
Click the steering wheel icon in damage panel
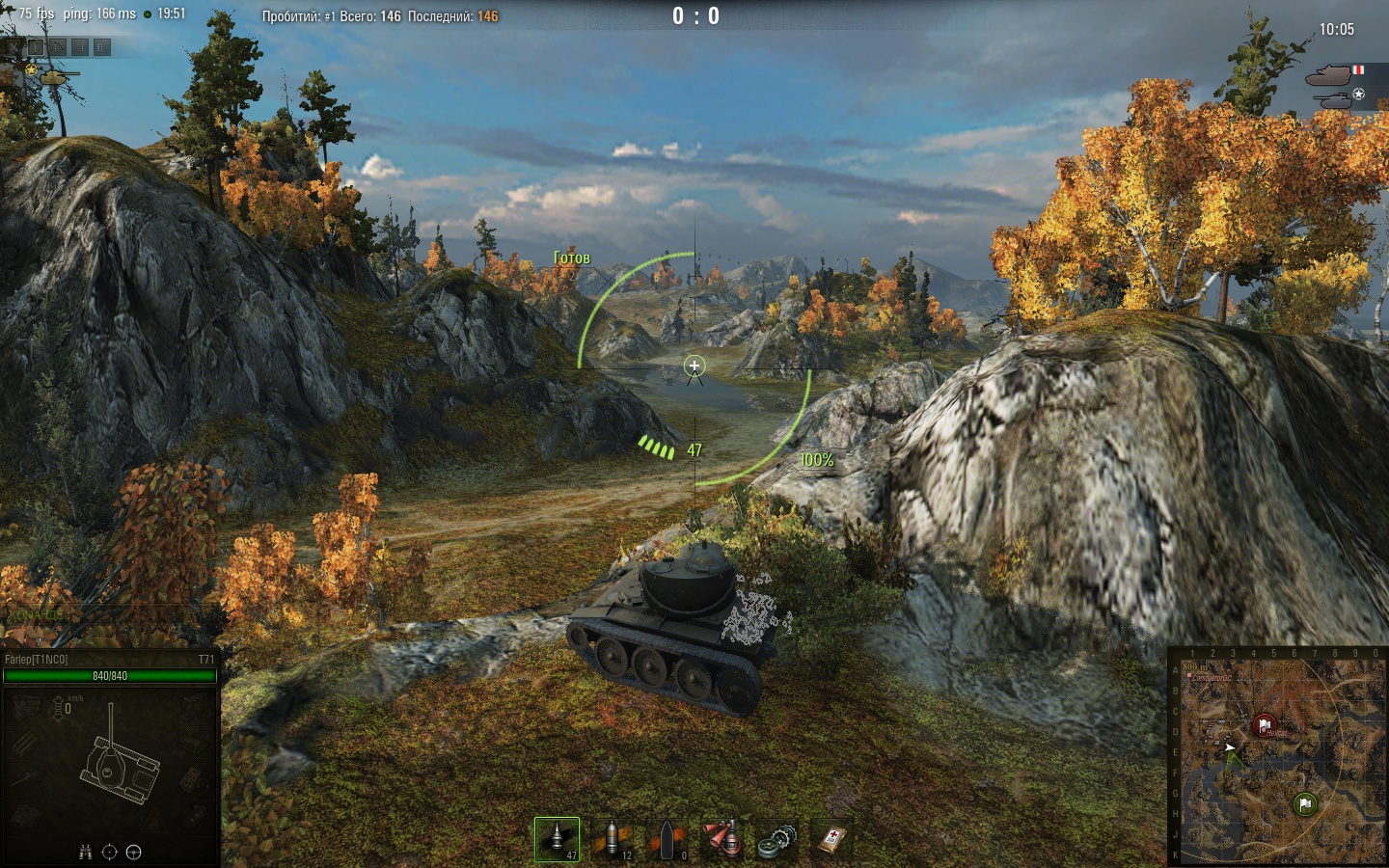[134, 852]
